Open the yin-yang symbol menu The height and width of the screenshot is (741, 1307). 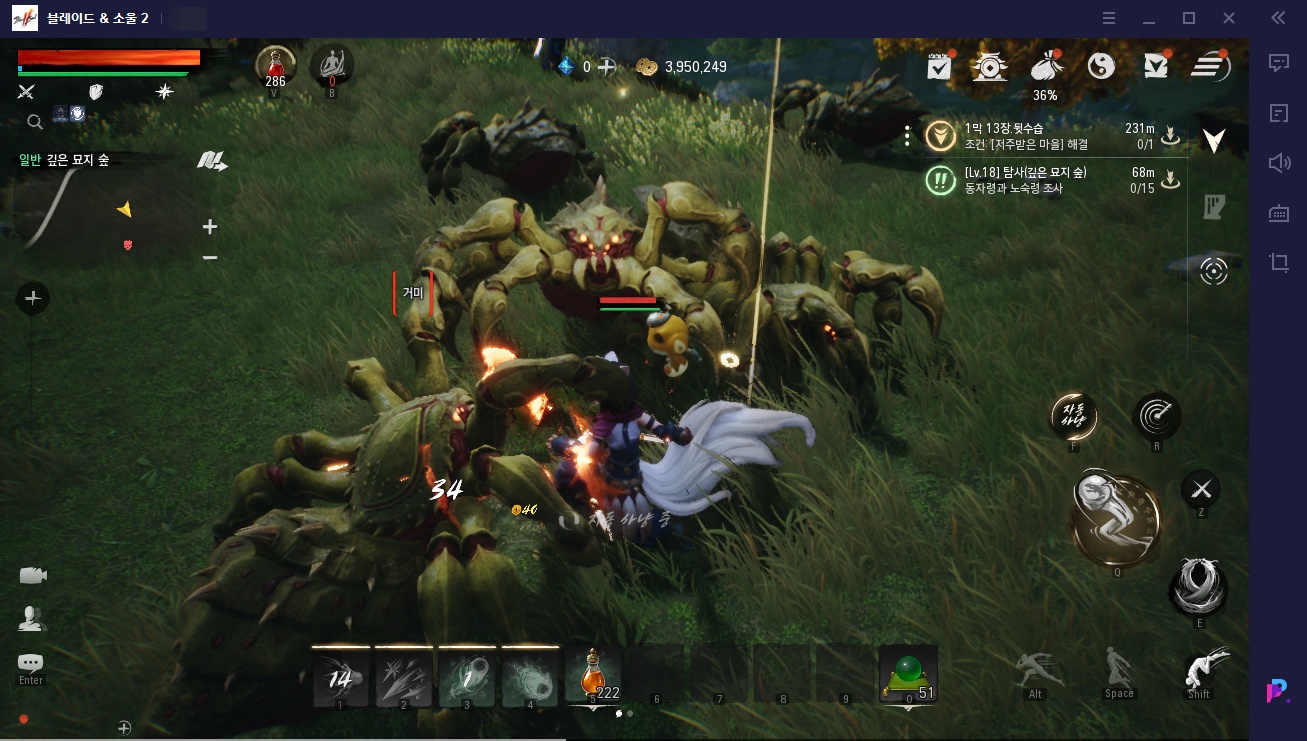click(x=1100, y=67)
